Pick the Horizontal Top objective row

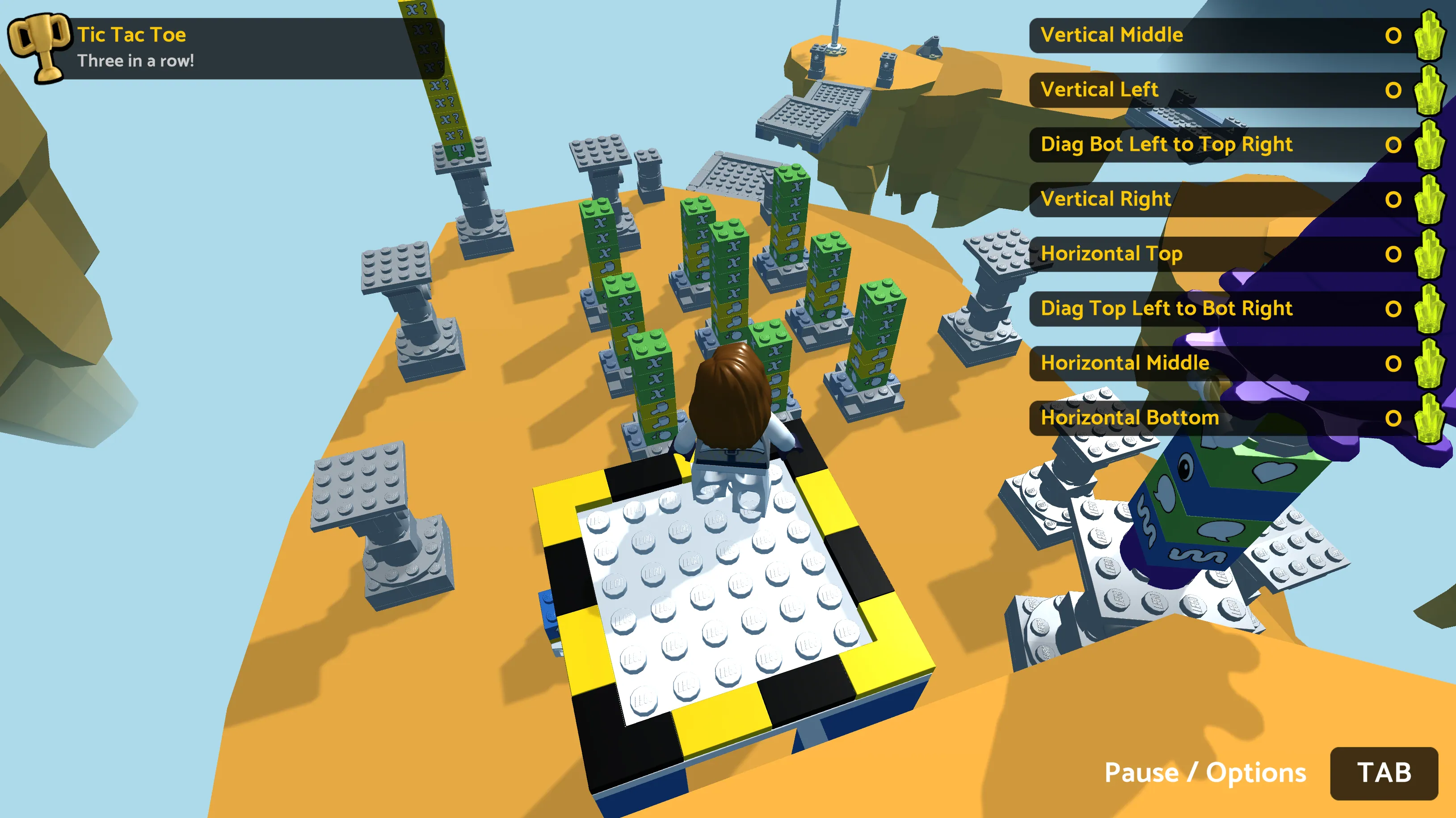[1221, 254]
